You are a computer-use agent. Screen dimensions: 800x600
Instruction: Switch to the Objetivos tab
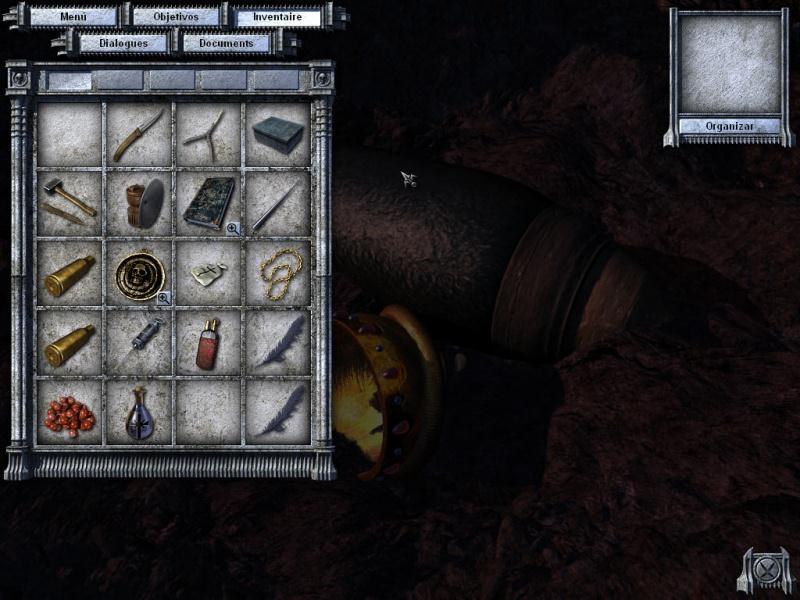tap(175, 17)
